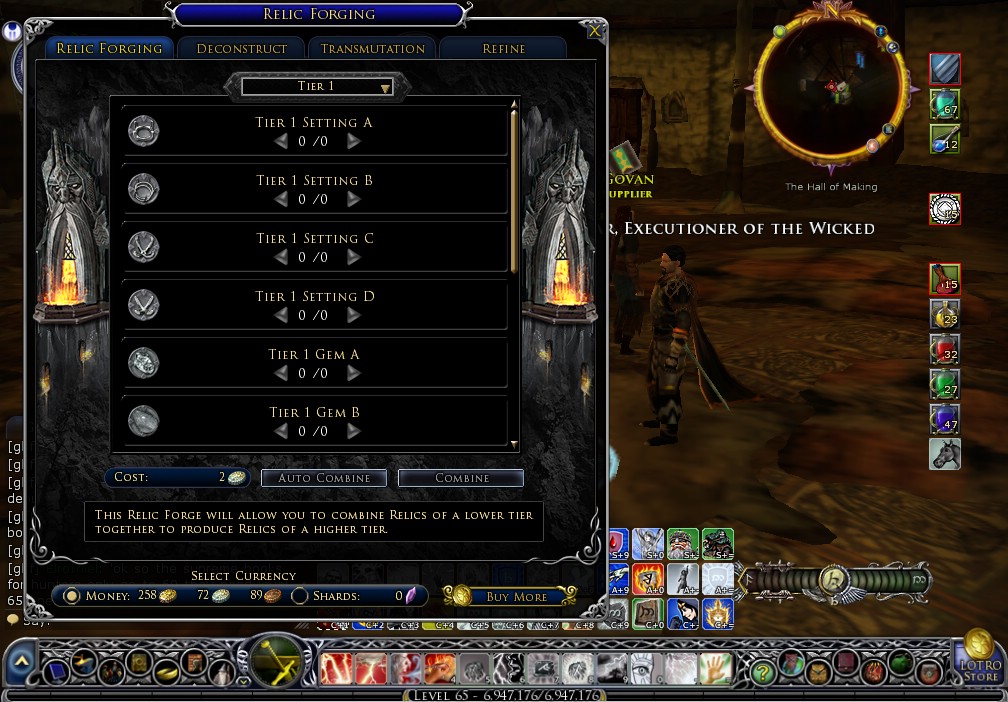Switch to the Deconstruct tab

click(242, 48)
